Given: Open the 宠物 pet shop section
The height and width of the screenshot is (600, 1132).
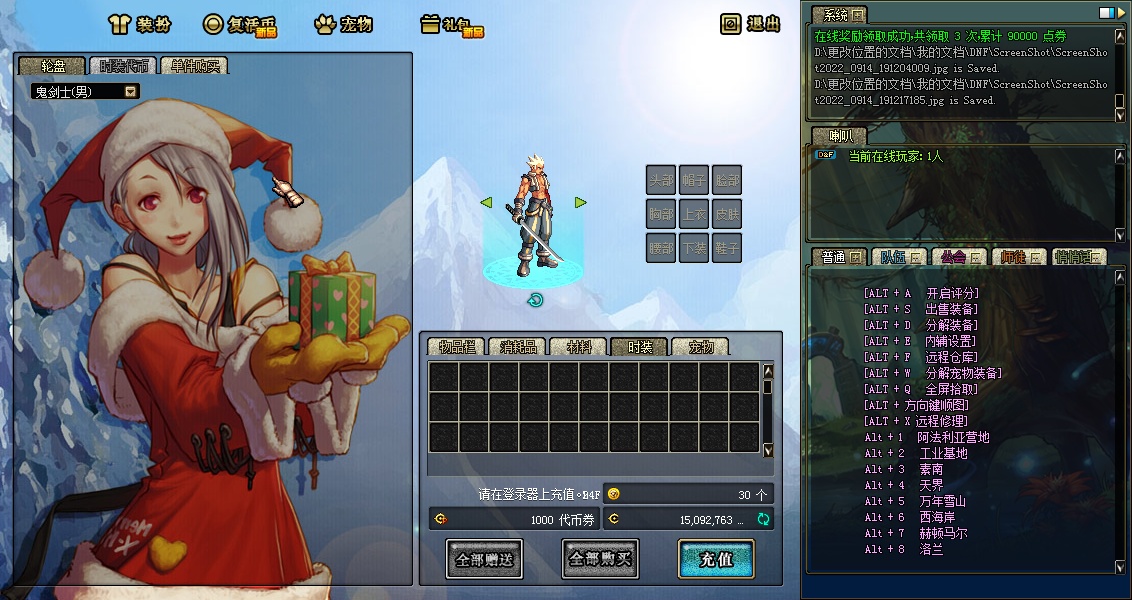Looking at the screenshot, I should tap(347, 24).
